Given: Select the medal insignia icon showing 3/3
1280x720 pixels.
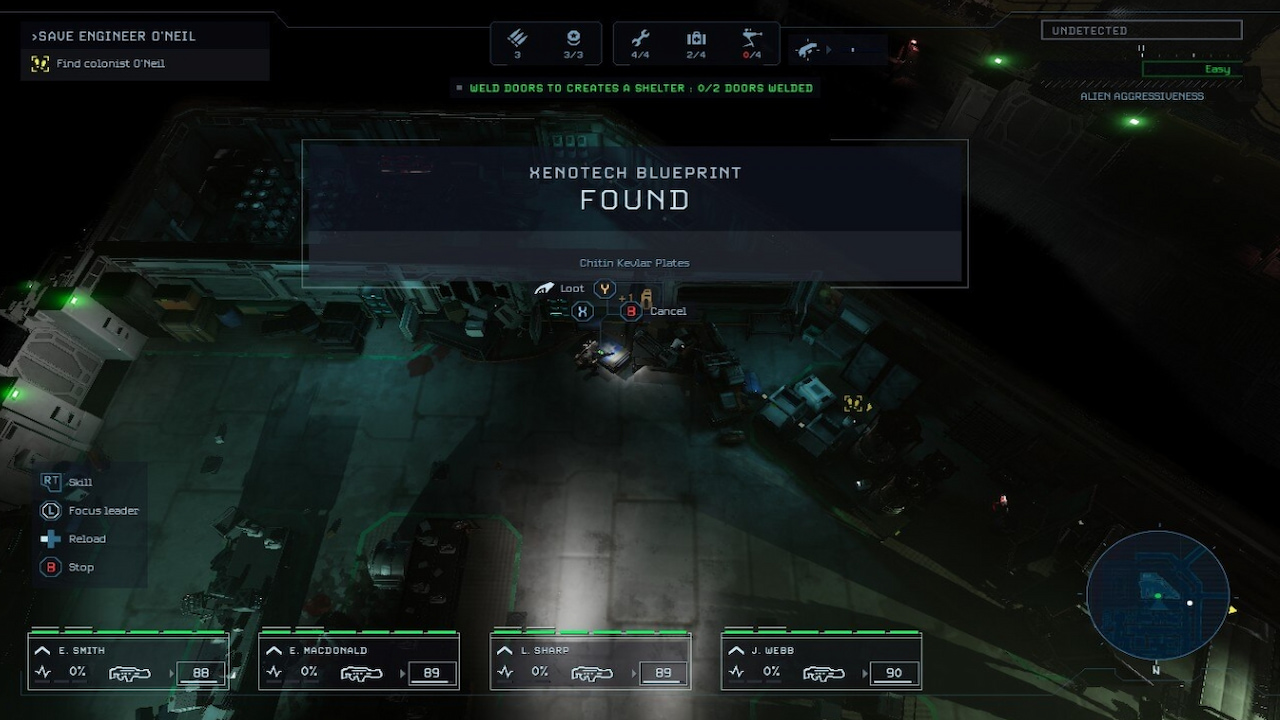Looking at the screenshot, I should [573, 37].
